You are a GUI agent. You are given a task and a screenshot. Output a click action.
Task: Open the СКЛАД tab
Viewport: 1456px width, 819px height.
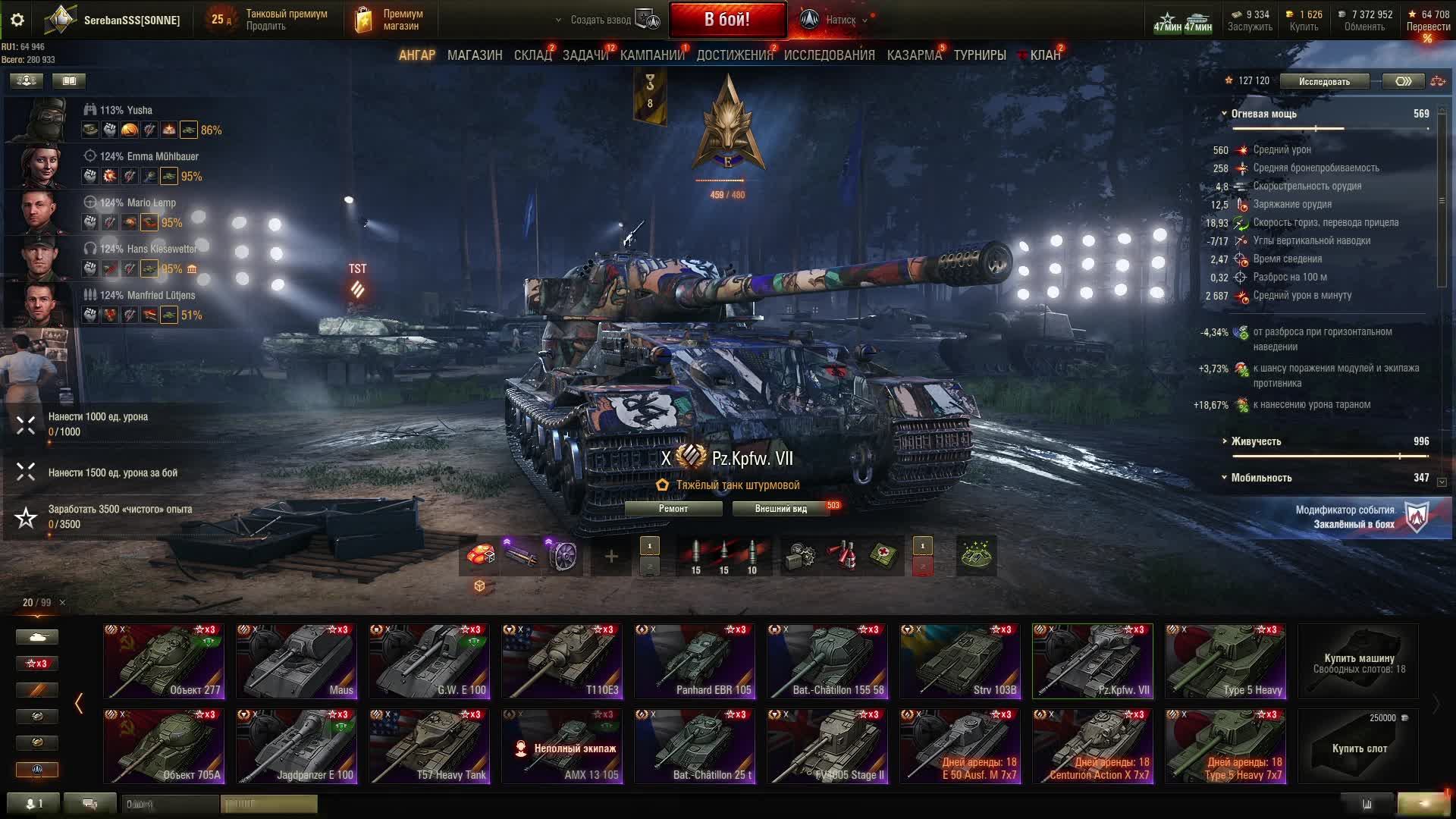pos(532,55)
